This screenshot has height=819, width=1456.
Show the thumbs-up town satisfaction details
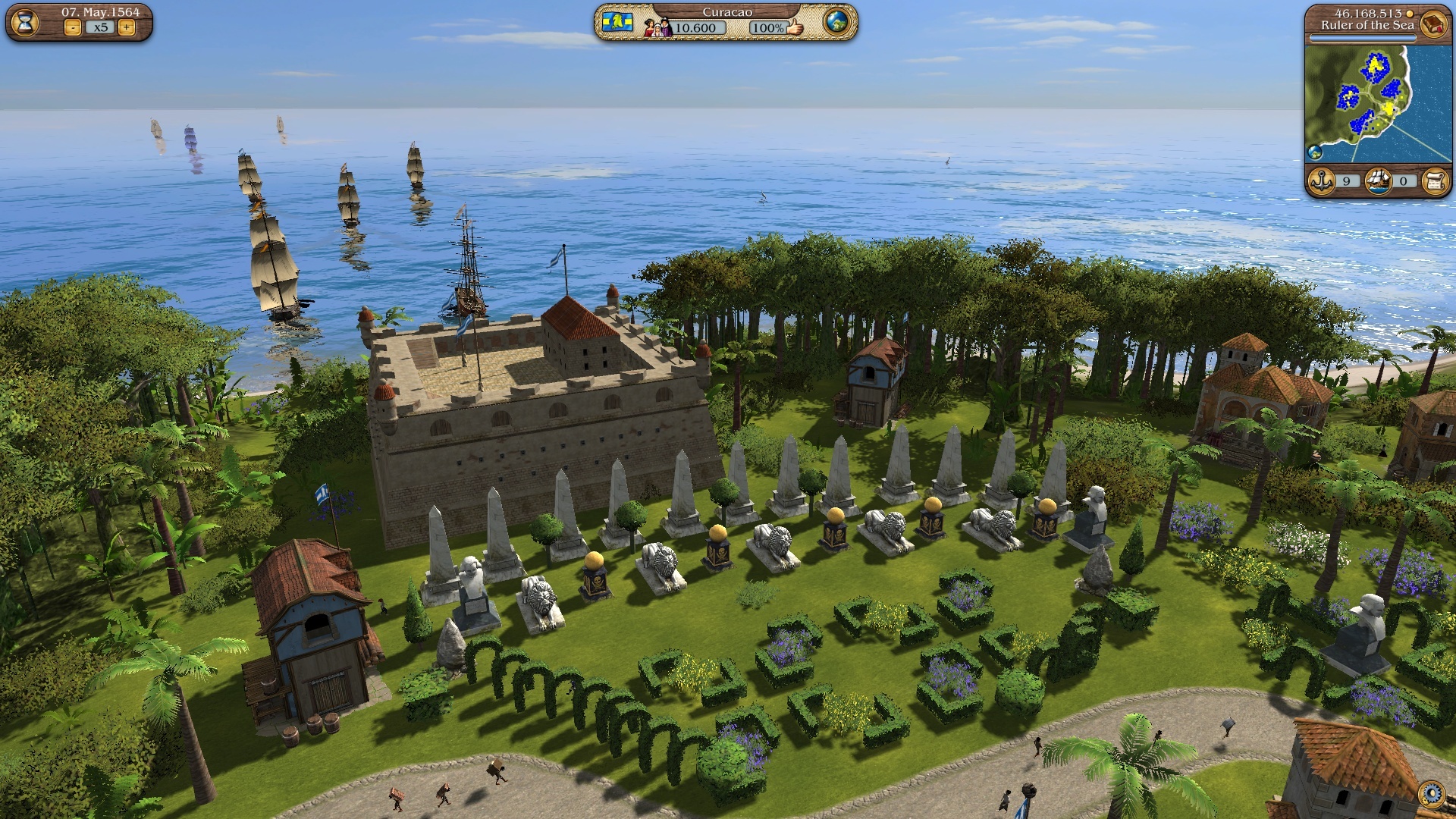(795, 27)
